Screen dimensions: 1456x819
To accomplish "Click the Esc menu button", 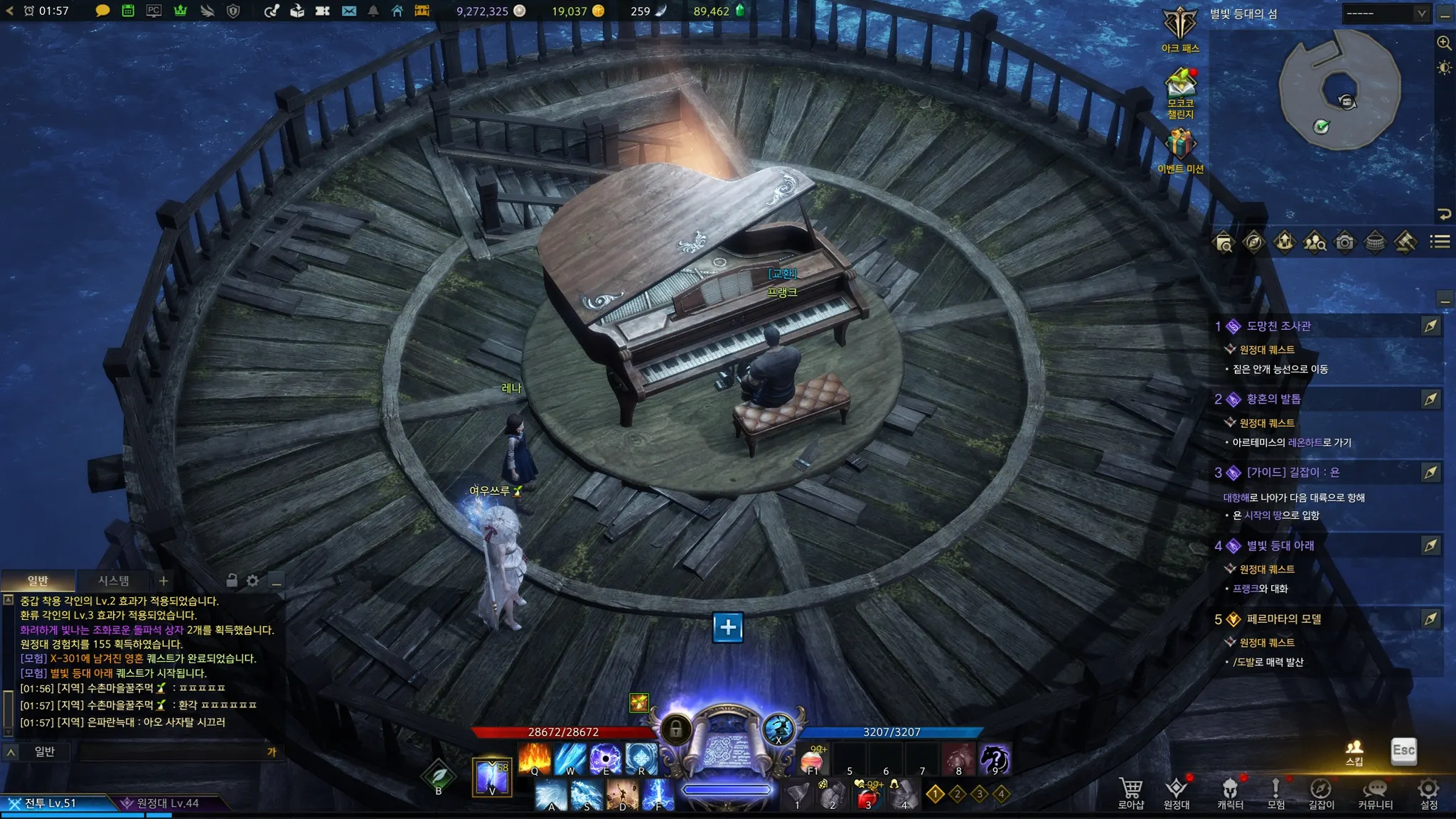I will tap(1403, 751).
